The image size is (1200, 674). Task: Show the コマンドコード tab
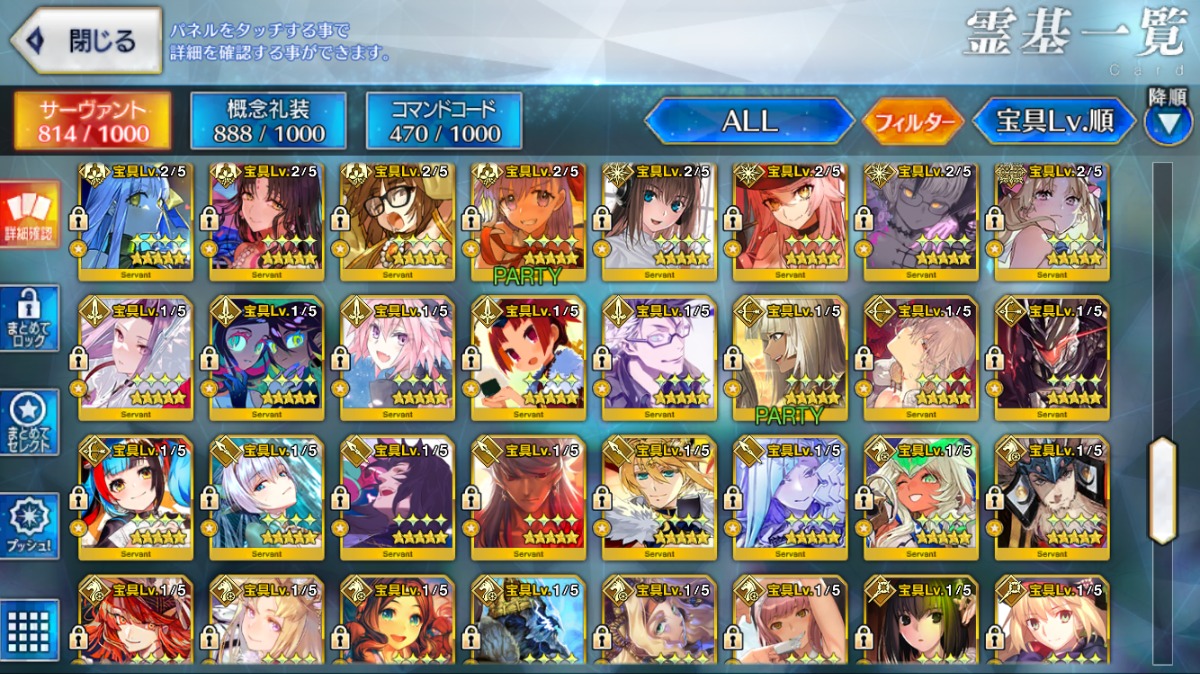click(x=444, y=121)
